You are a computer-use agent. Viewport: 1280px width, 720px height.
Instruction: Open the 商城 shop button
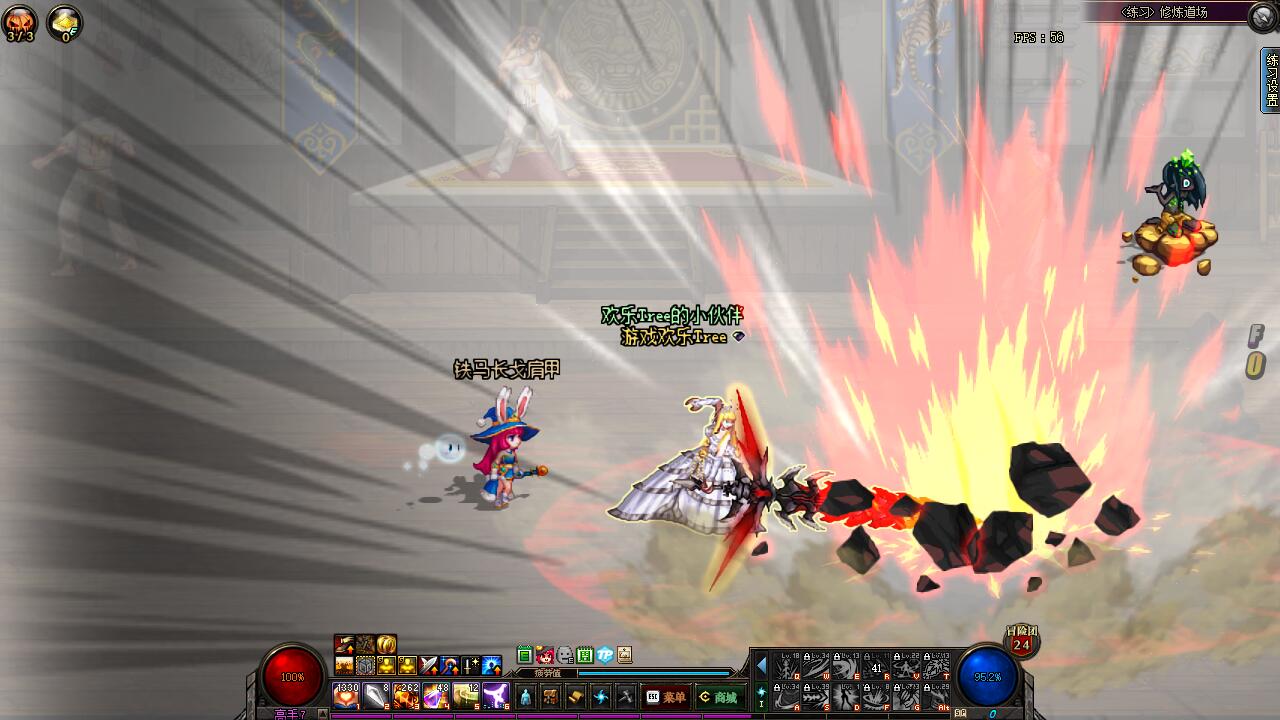719,697
